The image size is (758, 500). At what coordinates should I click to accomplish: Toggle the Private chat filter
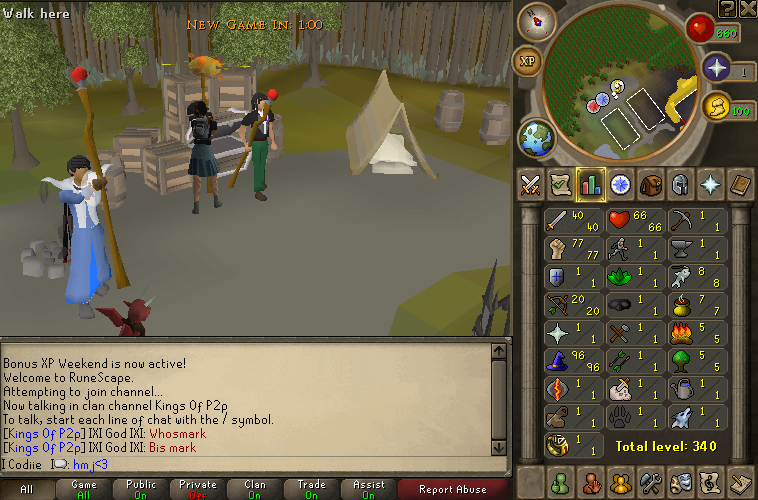point(198,489)
